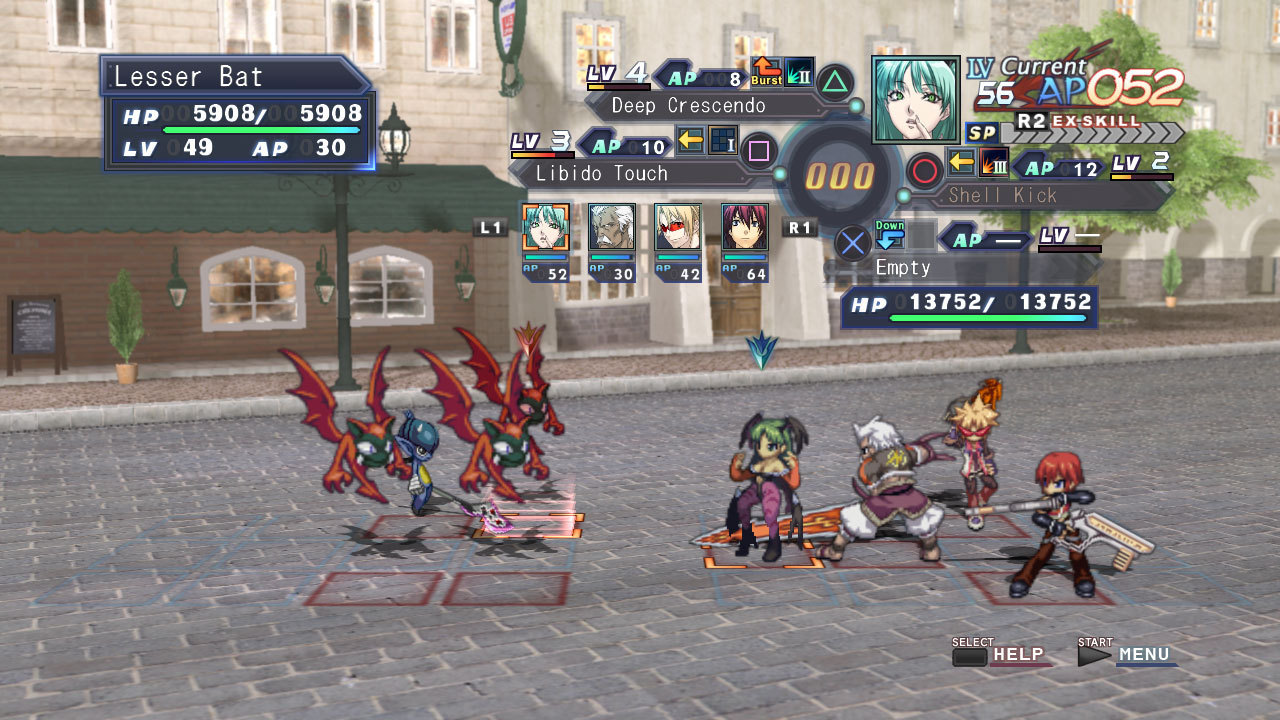Click the Burst arrow icon on Deep Crescendo
The image size is (1280, 720).
[767, 72]
